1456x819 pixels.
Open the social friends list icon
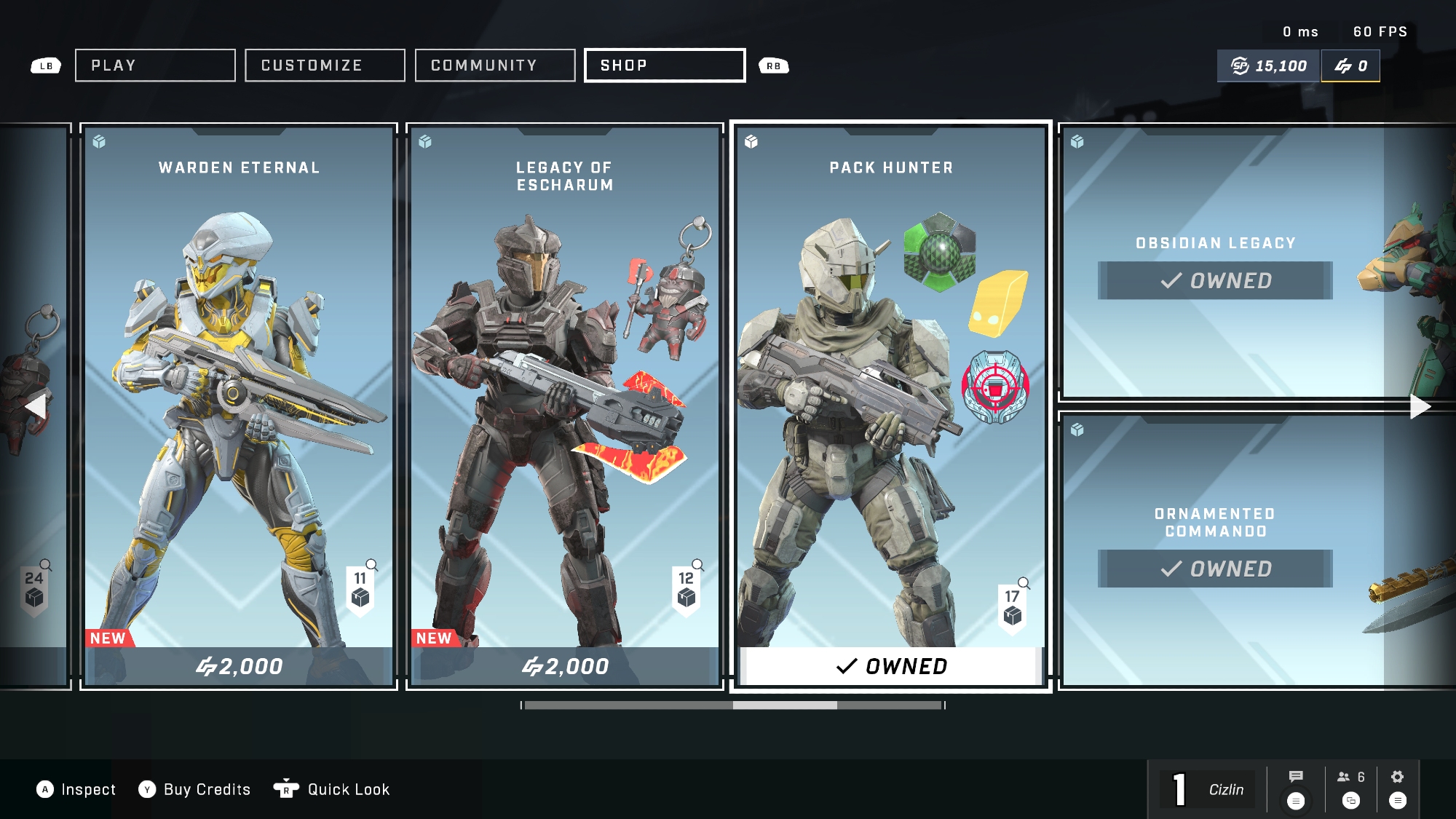1351,788
